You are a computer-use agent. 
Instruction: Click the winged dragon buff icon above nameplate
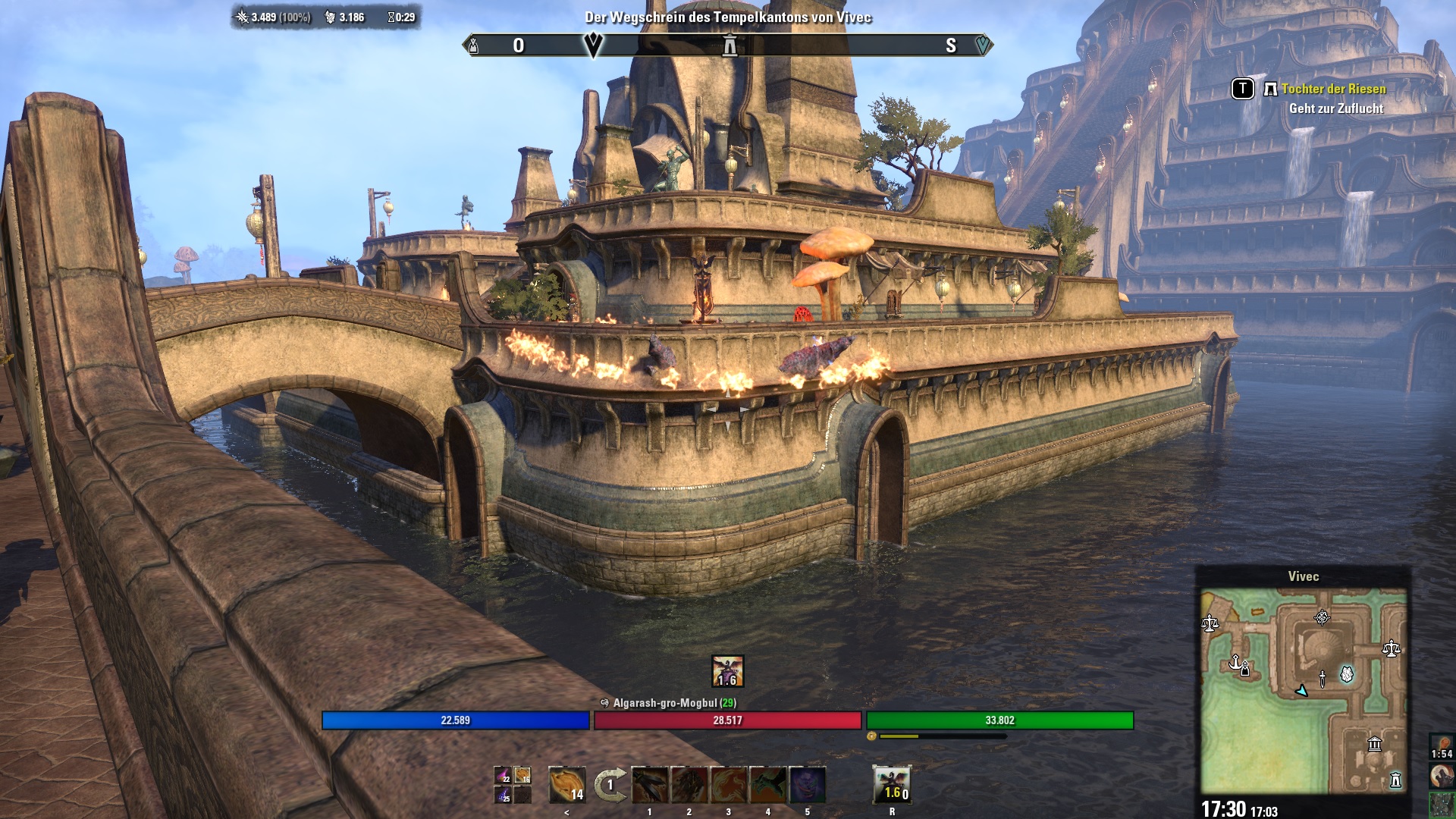click(x=727, y=671)
